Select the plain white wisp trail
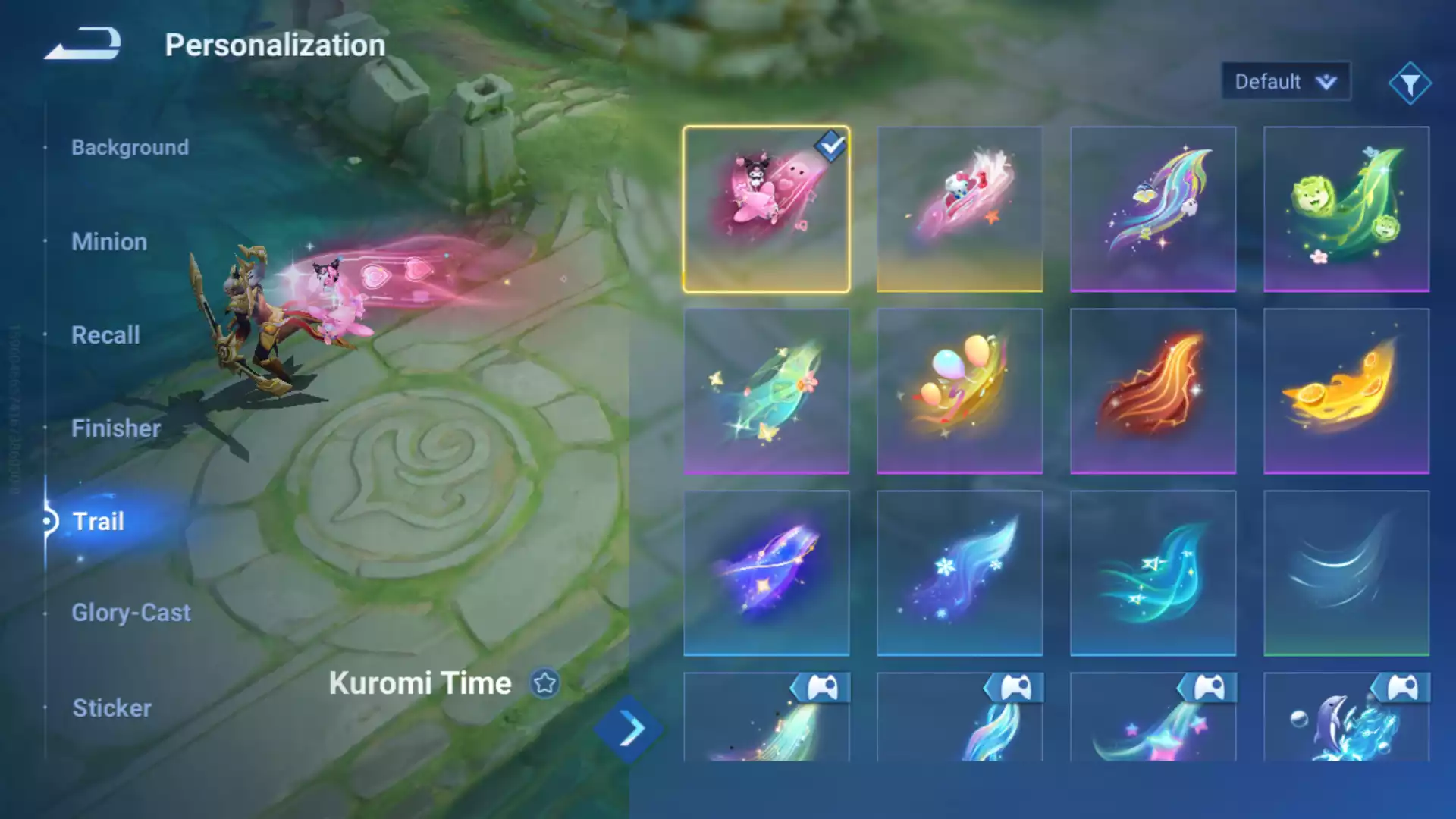Viewport: 1456px width, 819px height. 1346,573
